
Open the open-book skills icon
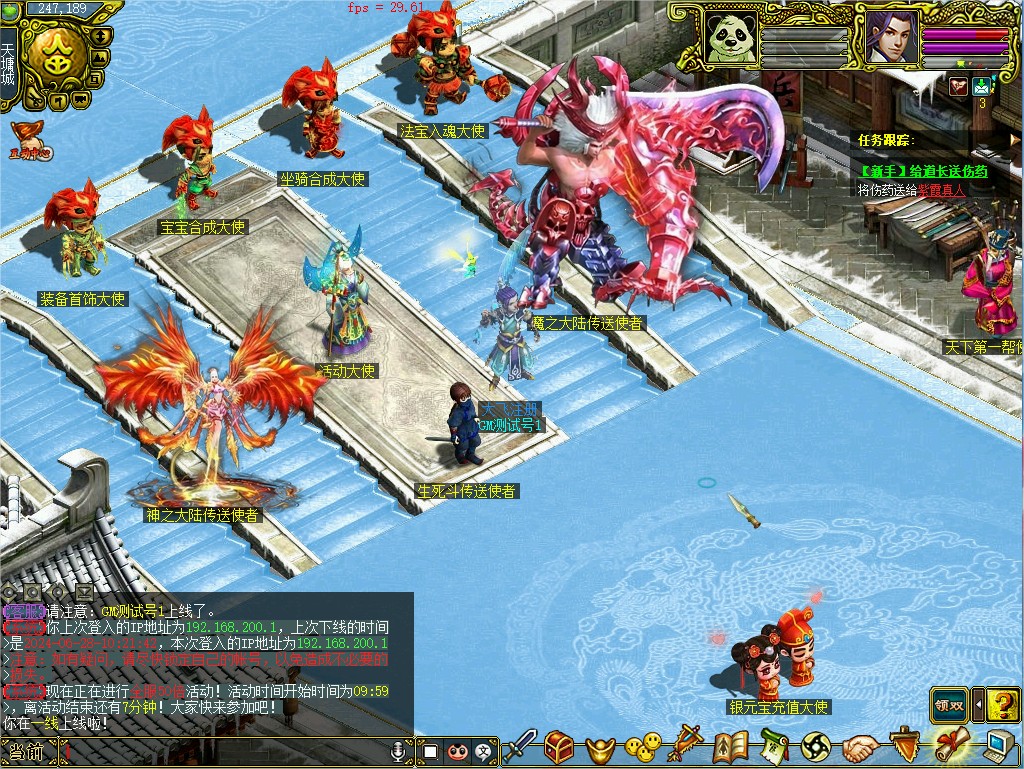730,746
